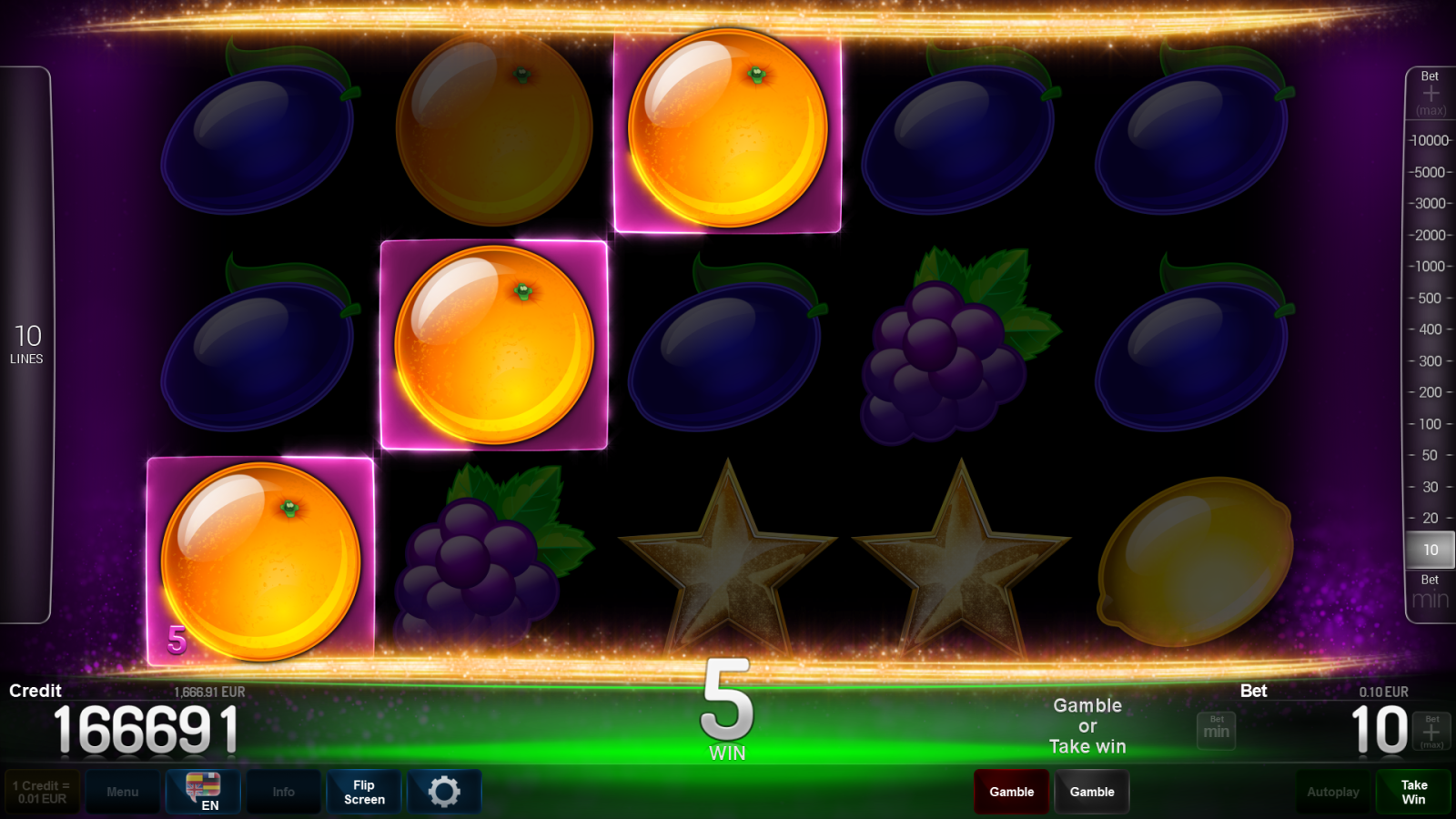
Task: Set Bet min at the bottom of the ladder
Action: coord(1429,591)
